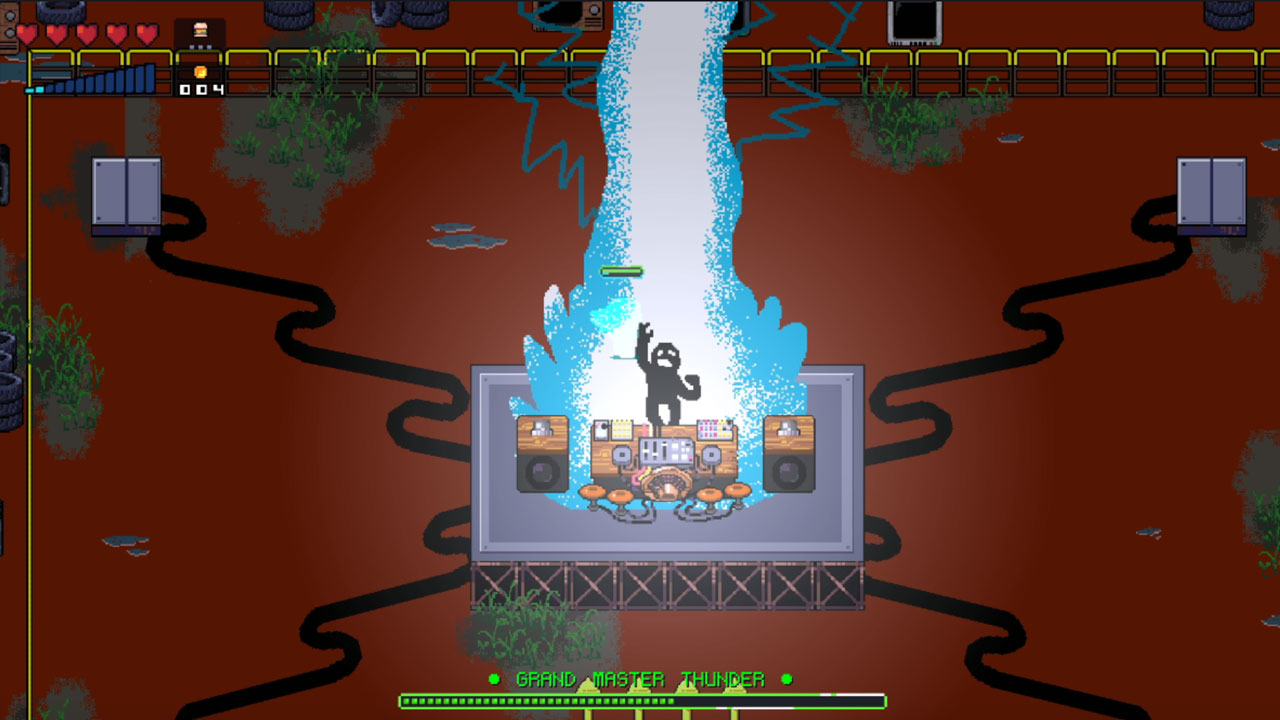Viewport: 1280px width, 720px height.
Task: Click the turntable on the DJ mixing desk
Action: (x=666, y=482)
